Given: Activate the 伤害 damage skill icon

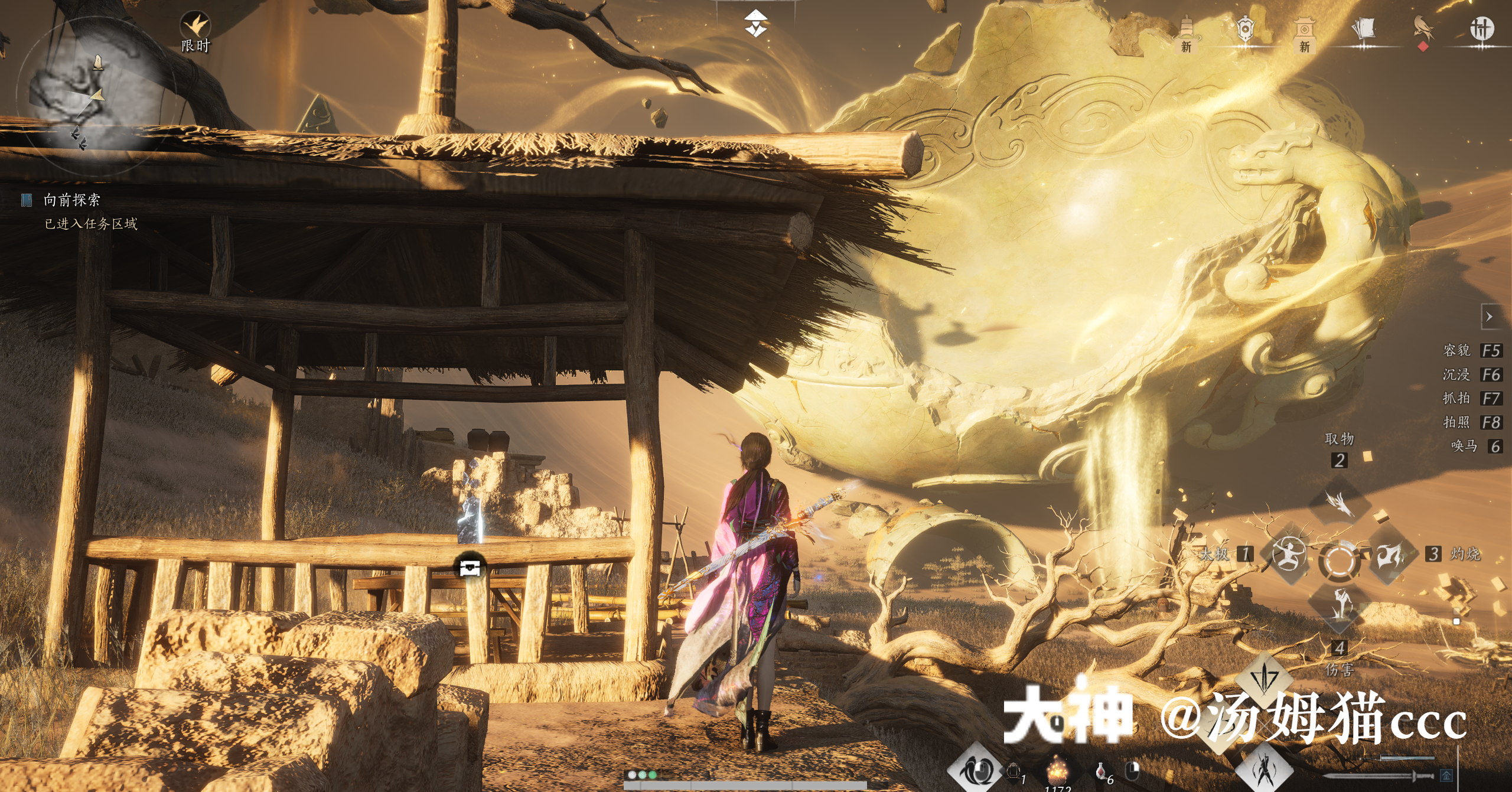Looking at the screenshot, I should (x=1340, y=605).
